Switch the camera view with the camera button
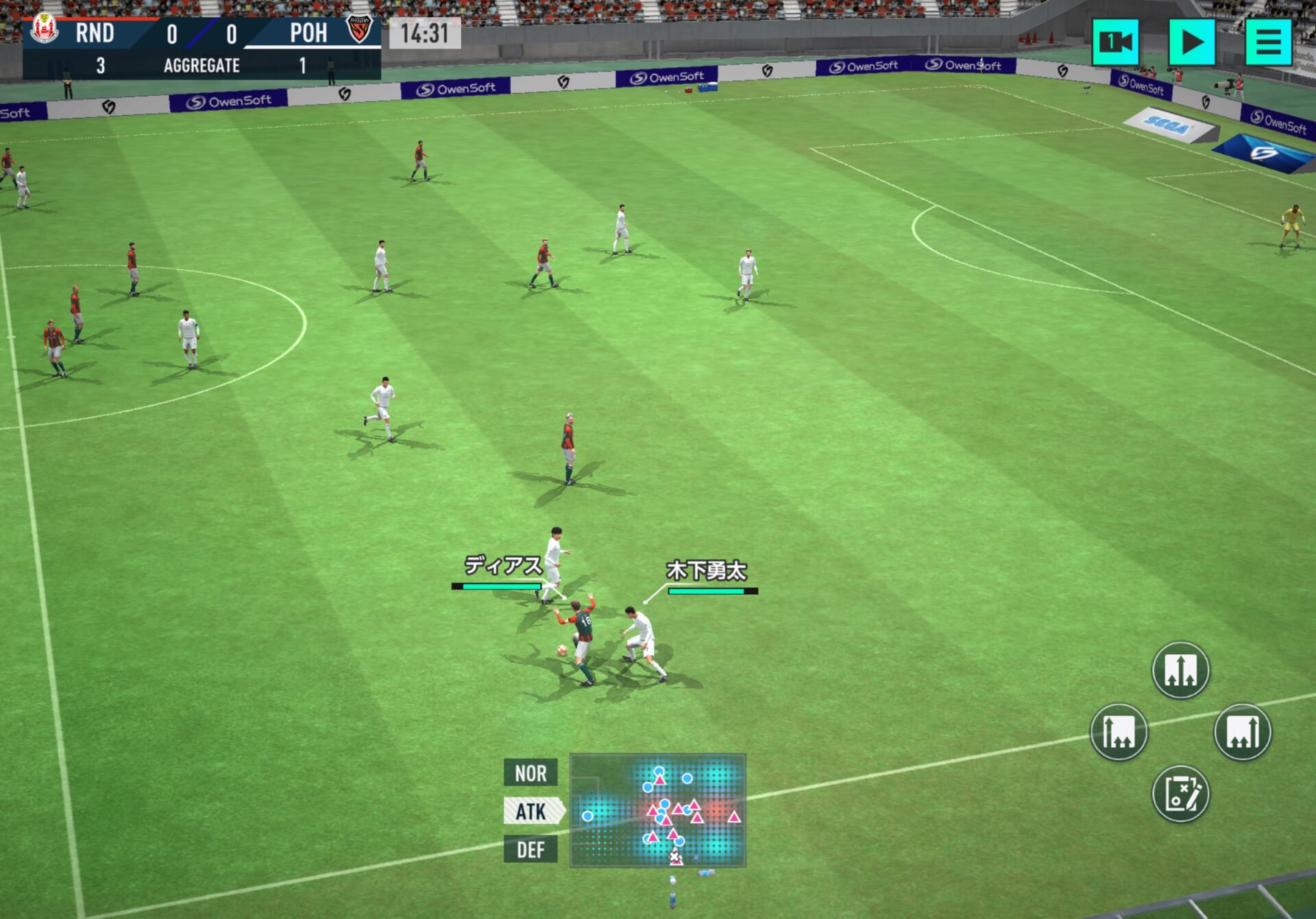The height and width of the screenshot is (919, 1316). click(x=1115, y=42)
